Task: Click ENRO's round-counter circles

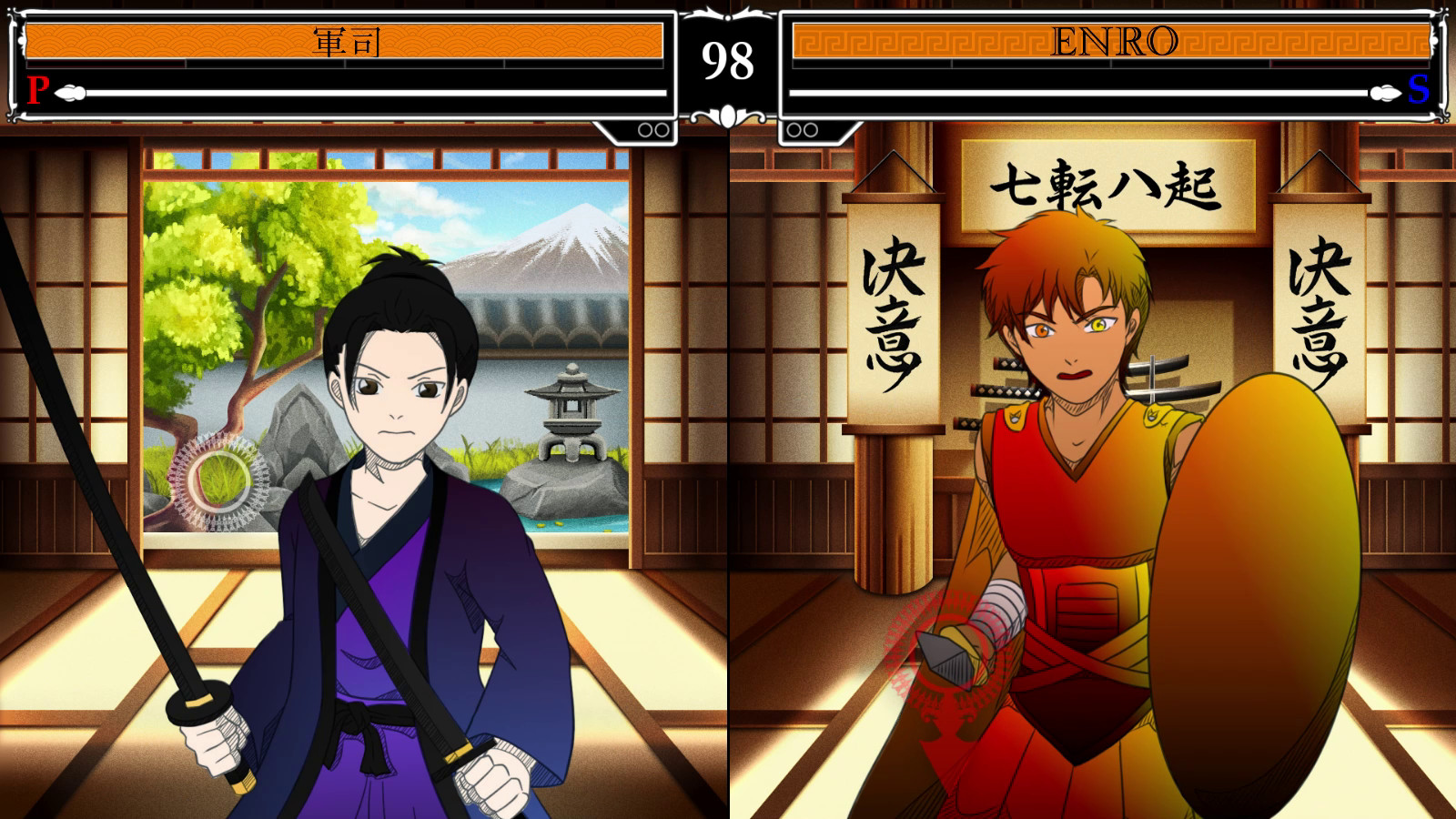Action: pyautogui.click(x=802, y=129)
